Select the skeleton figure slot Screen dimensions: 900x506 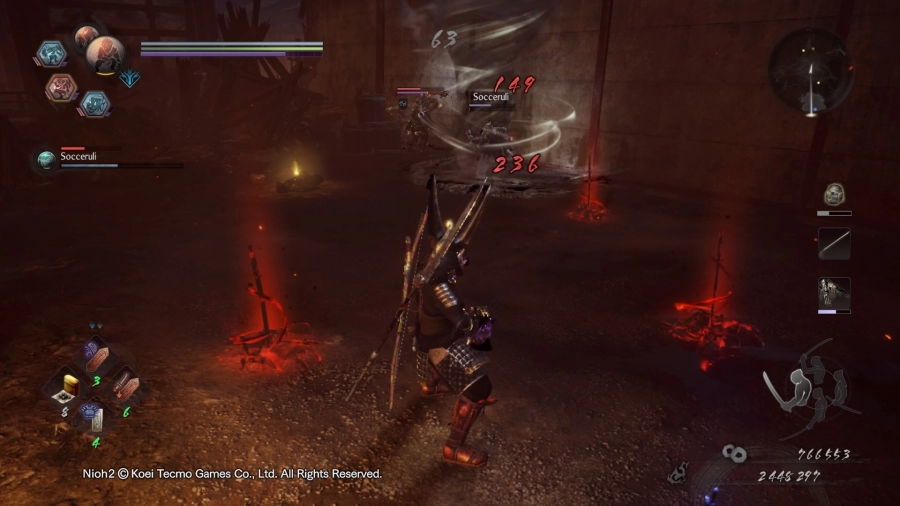click(x=834, y=292)
